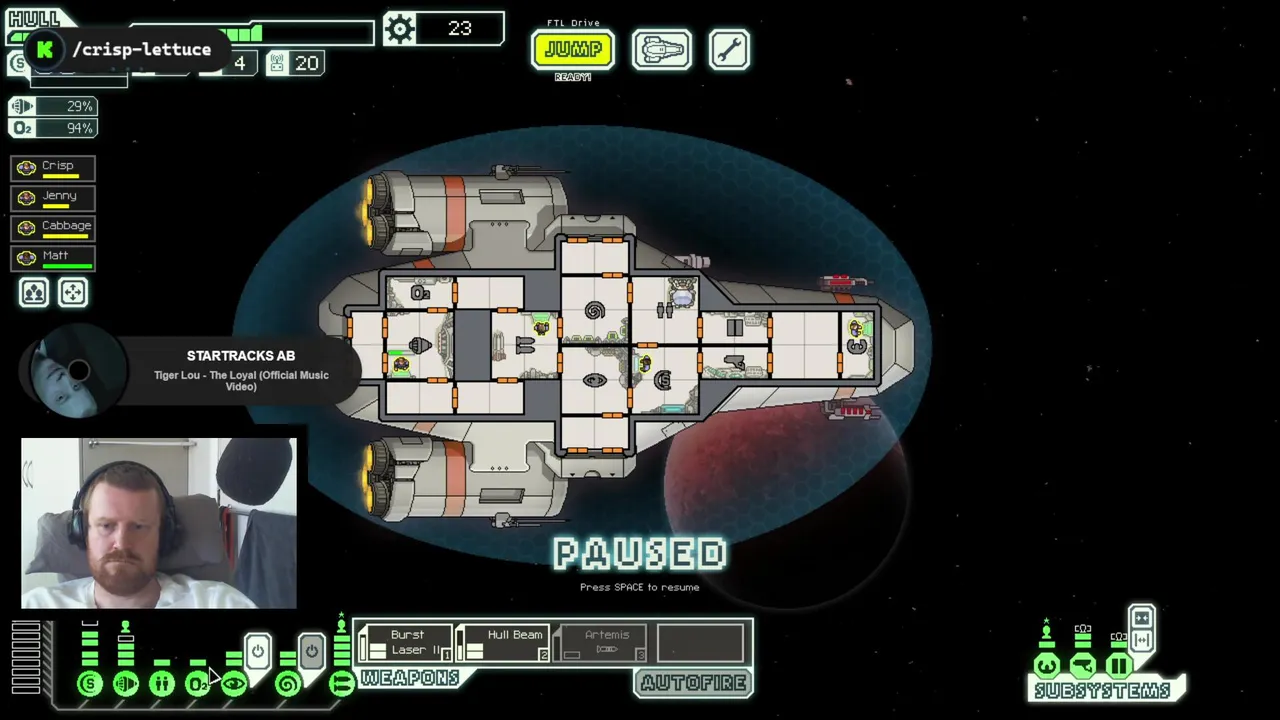Open the ship overview screen

pos(661,50)
